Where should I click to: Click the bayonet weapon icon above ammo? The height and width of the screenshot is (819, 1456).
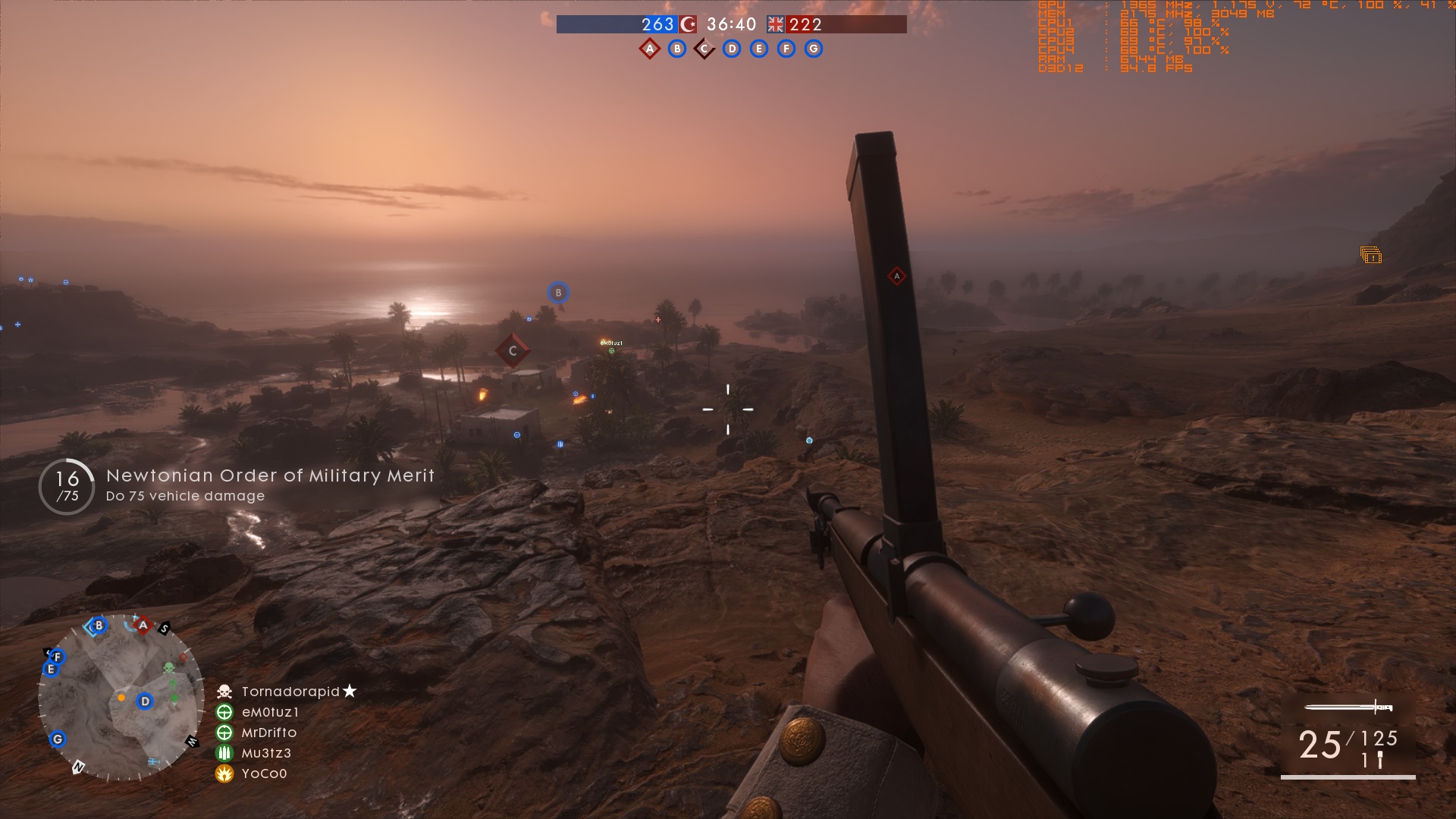pos(1348,708)
